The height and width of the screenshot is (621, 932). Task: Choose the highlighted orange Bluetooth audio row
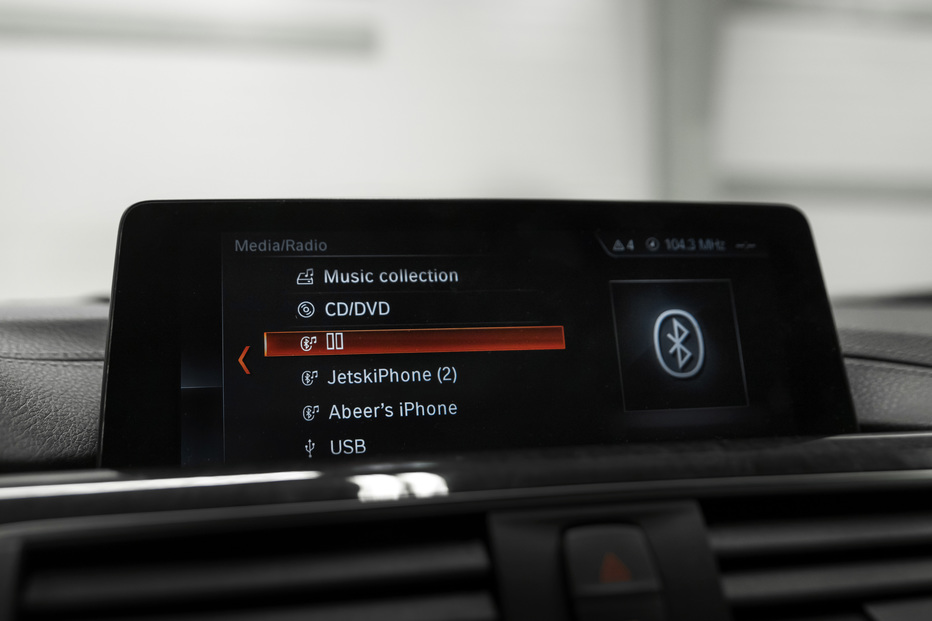[414, 341]
